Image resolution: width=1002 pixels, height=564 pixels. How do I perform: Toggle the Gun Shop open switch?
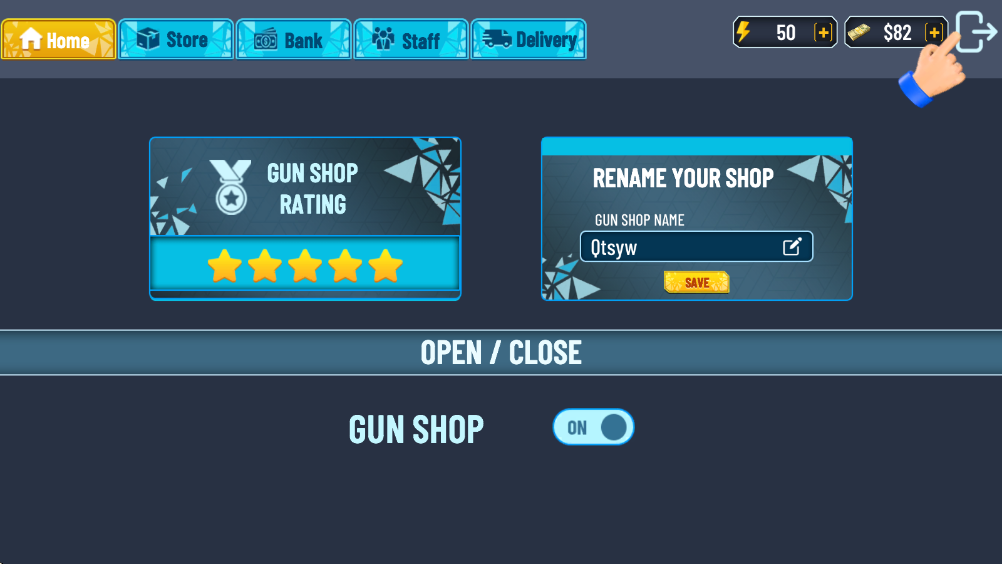pos(594,427)
